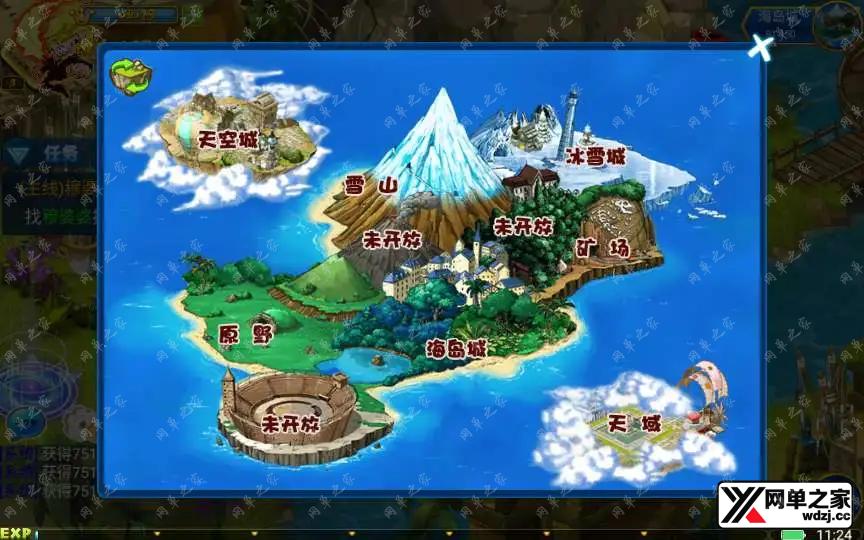Select the 天域 cloud island location
Screen dimensions: 864x540
637,424
